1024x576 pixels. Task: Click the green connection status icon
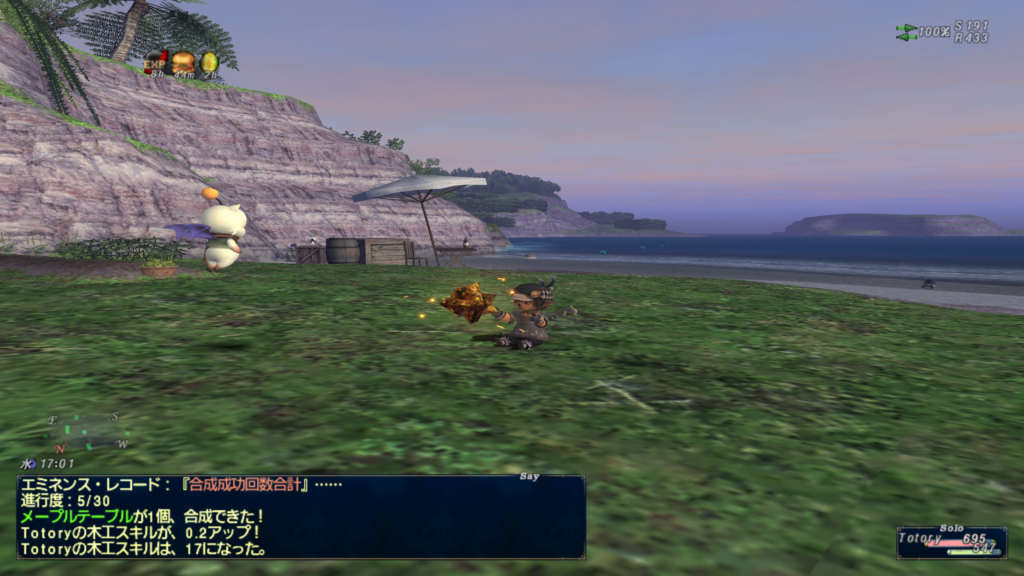coord(906,32)
